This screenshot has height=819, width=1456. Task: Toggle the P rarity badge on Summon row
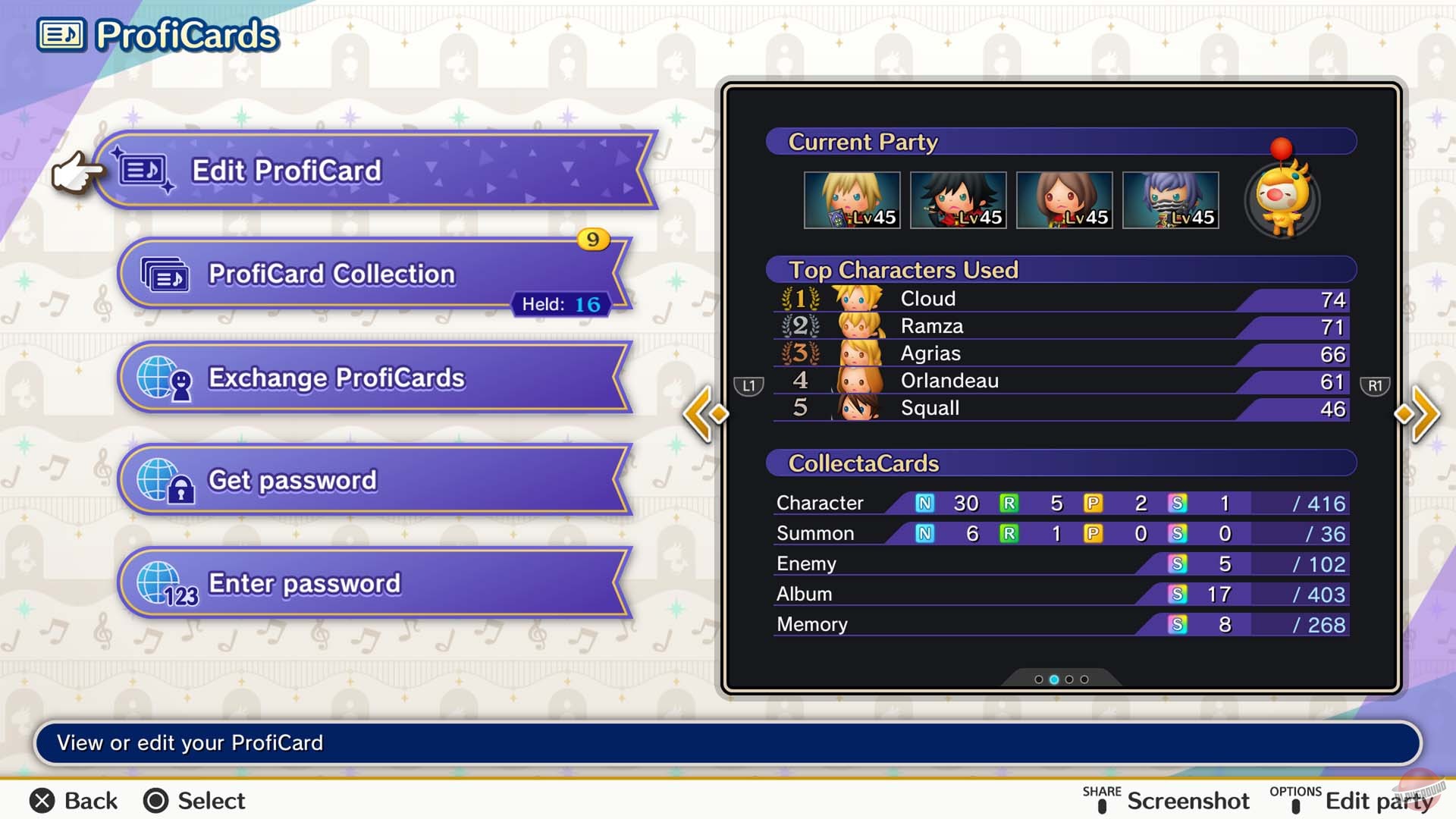(x=1093, y=533)
